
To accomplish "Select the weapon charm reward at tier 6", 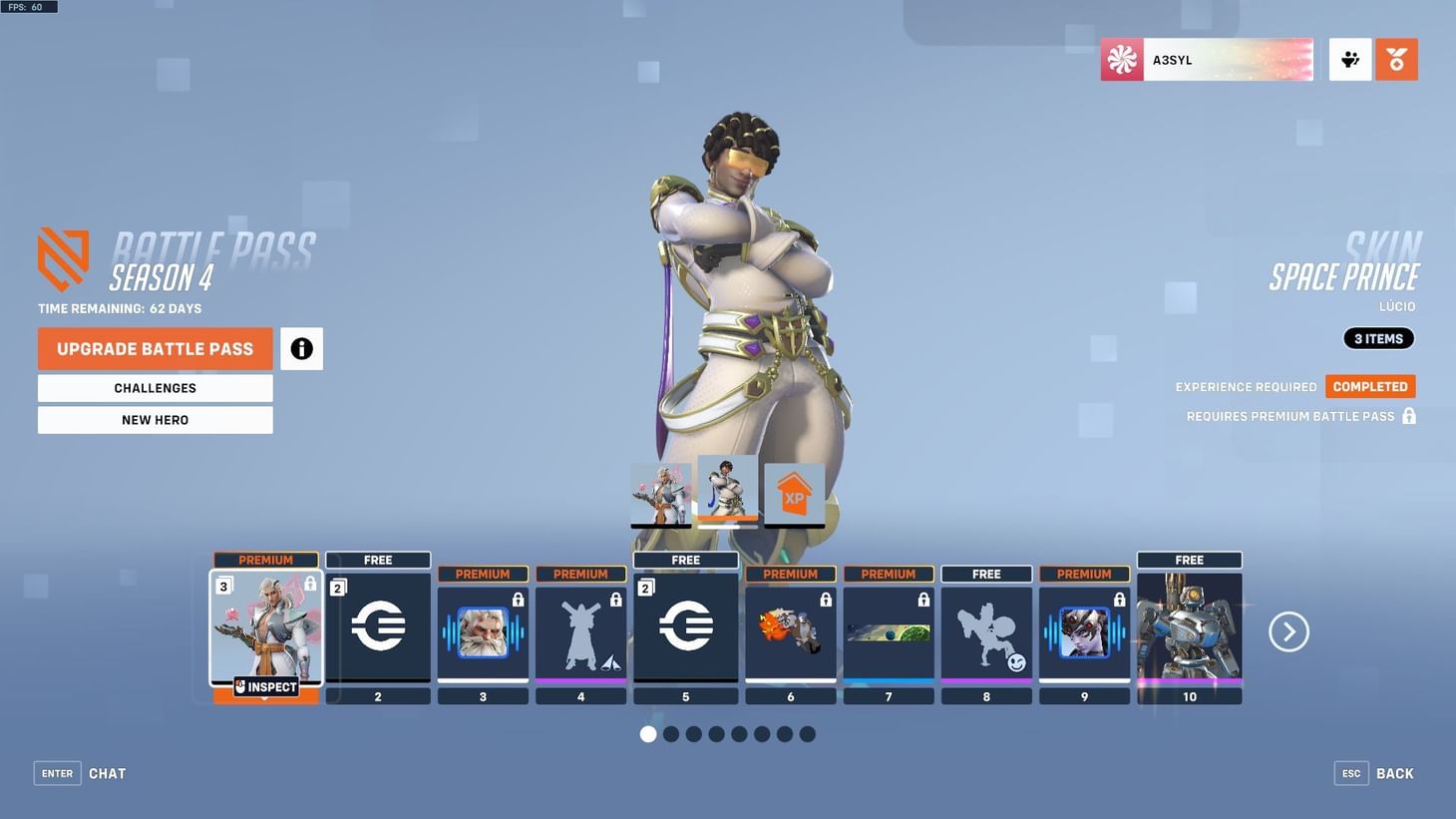I will 790,630.
